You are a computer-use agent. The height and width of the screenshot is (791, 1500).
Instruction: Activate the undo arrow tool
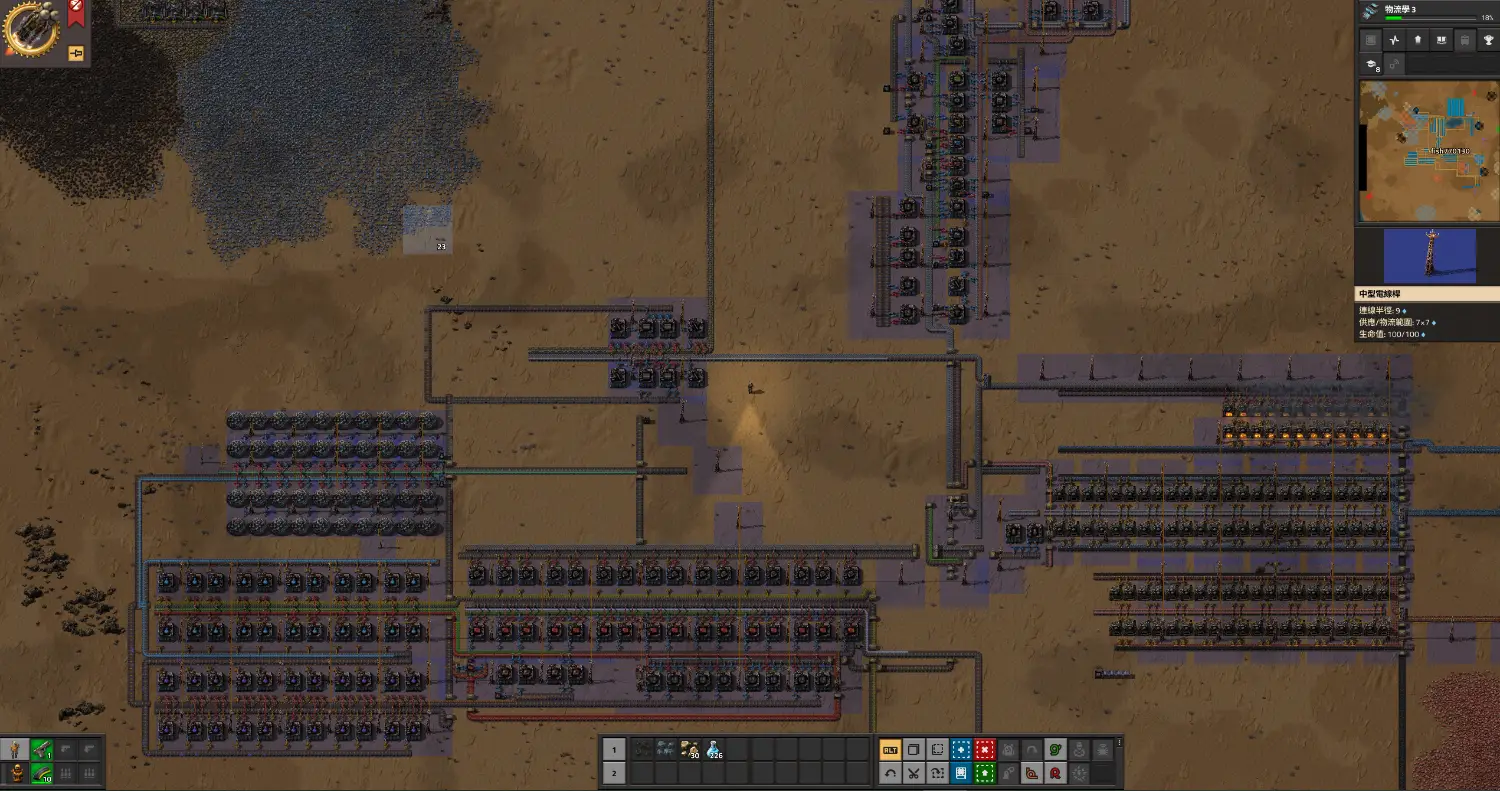tap(889, 773)
